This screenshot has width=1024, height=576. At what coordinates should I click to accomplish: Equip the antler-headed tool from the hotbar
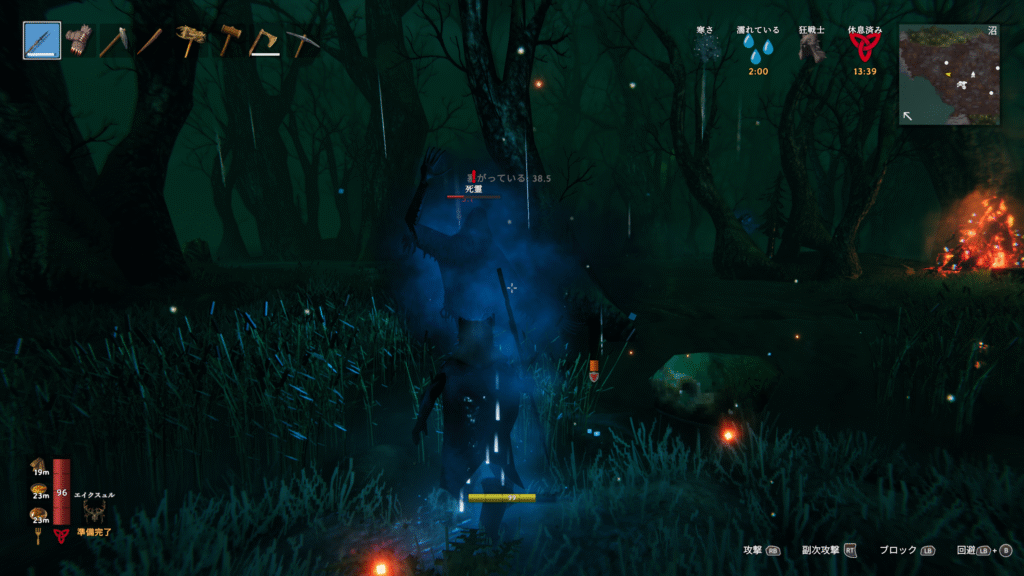coord(189,41)
